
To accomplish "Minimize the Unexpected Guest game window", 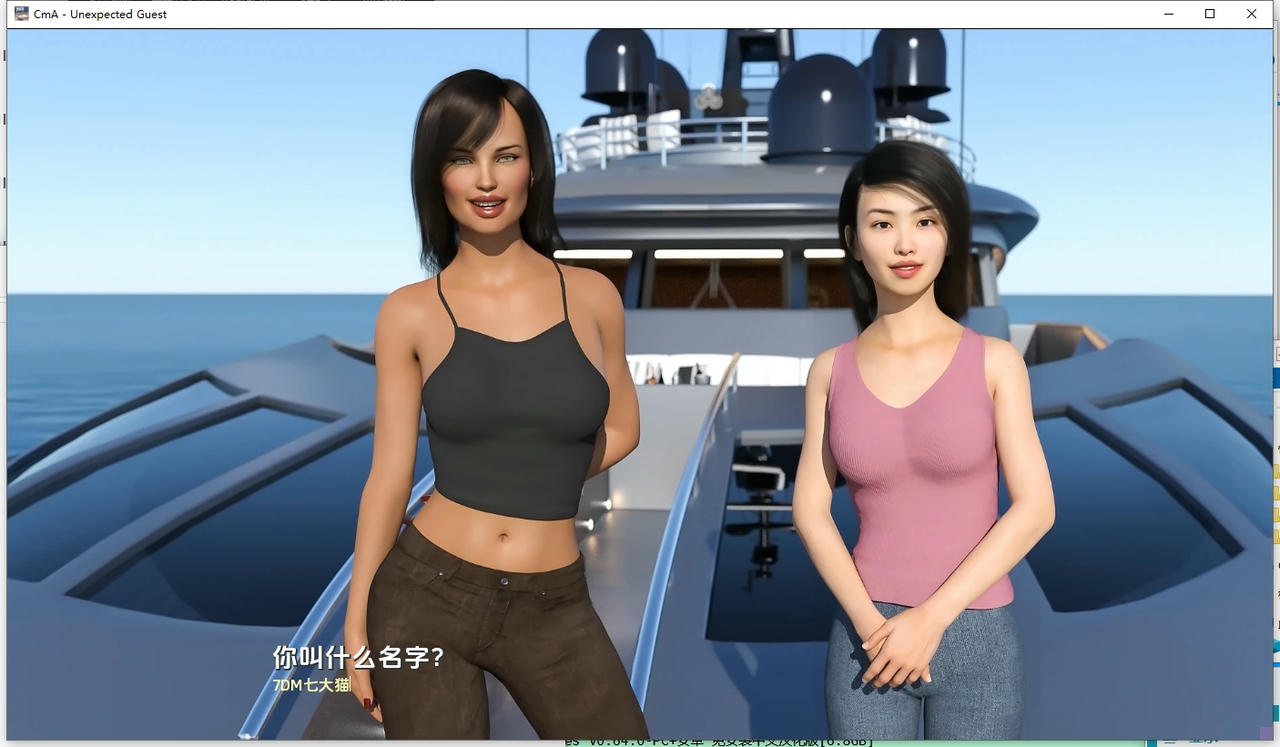I will pos(1168,13).
